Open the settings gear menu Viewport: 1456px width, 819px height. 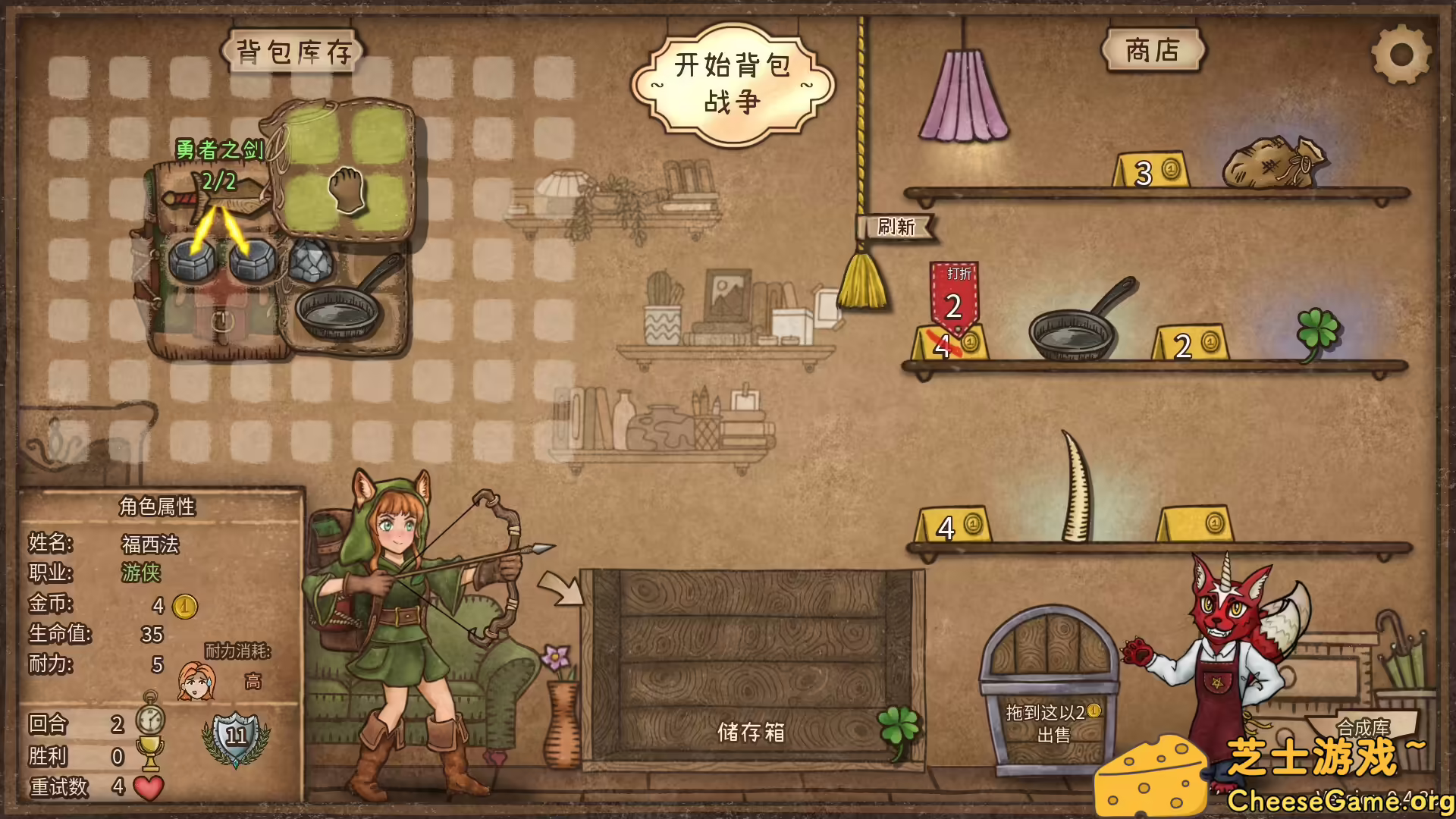1401,55
